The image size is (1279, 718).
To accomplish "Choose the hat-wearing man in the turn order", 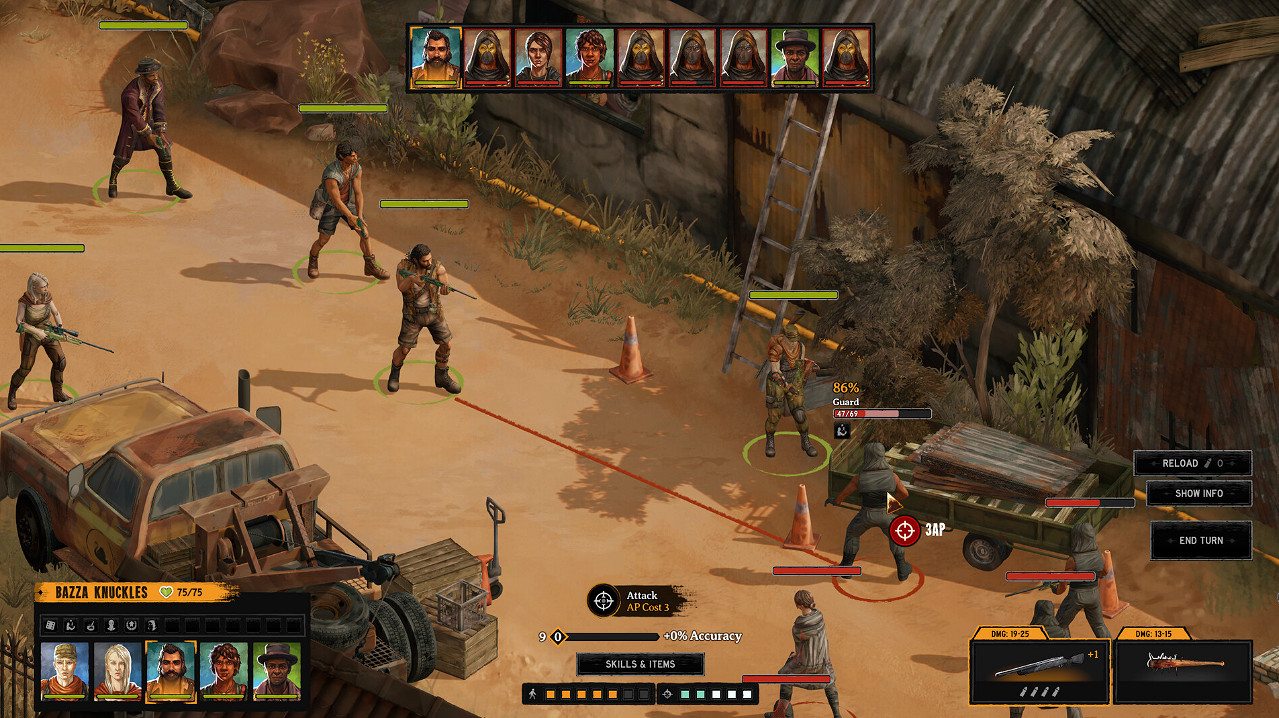I will tap(794, 57).
